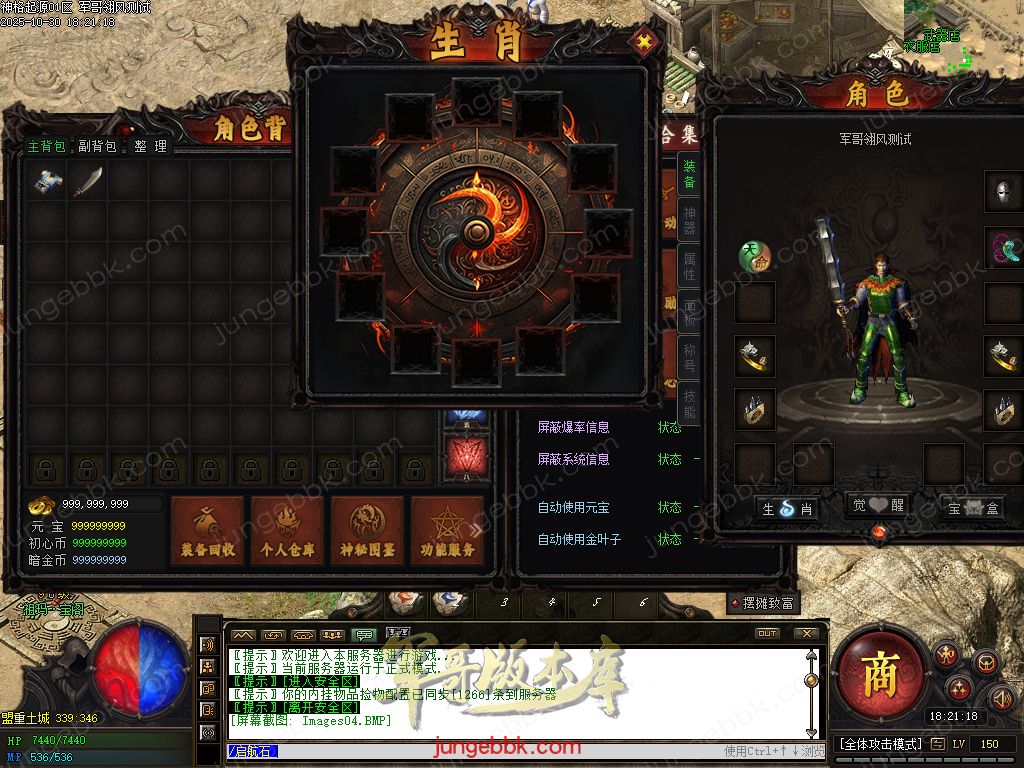Image resolution: width=1024 pixels, height=768 pixels.
Task: Open the 宝盒 treasure box
Action: tap(972, 509)
